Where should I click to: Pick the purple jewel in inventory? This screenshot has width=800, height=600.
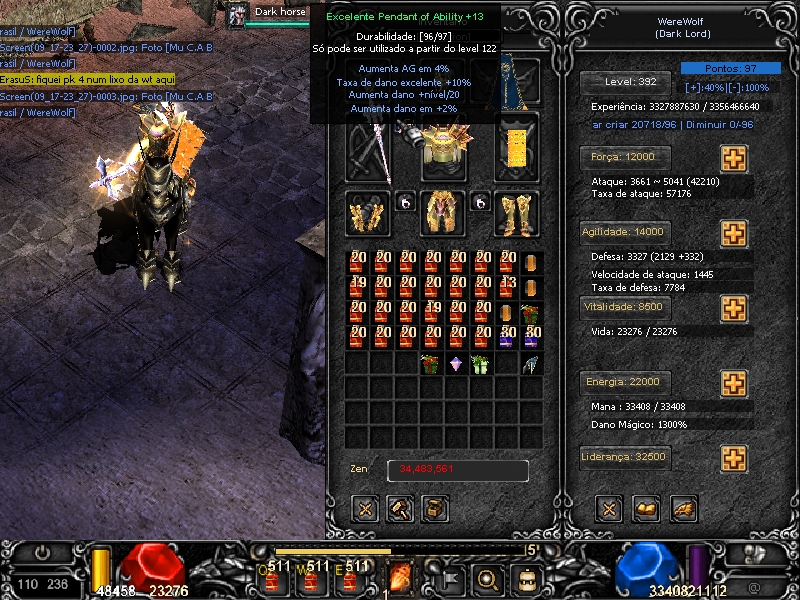456,364
